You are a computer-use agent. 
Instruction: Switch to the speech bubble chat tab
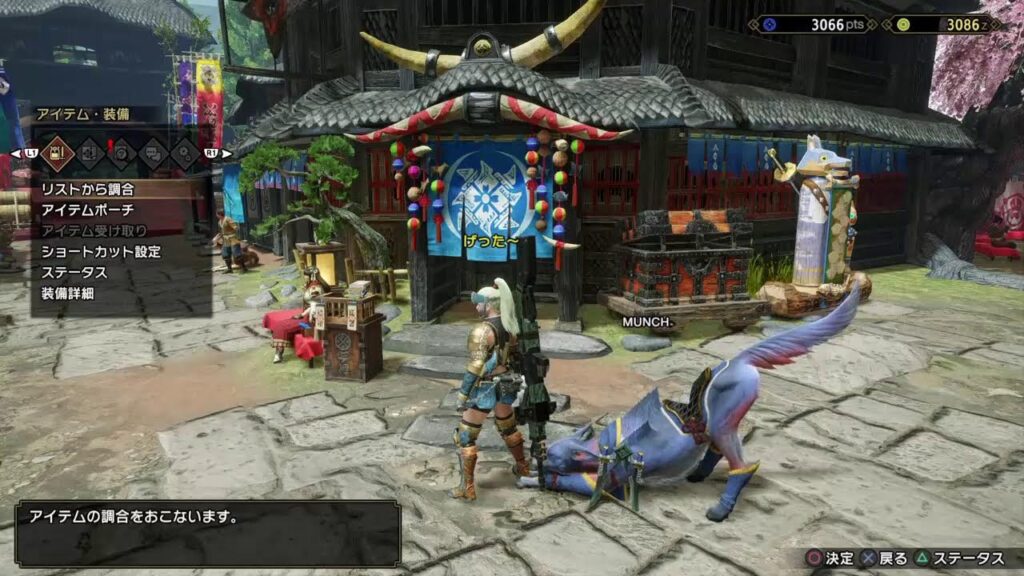[x=154, y=152]
